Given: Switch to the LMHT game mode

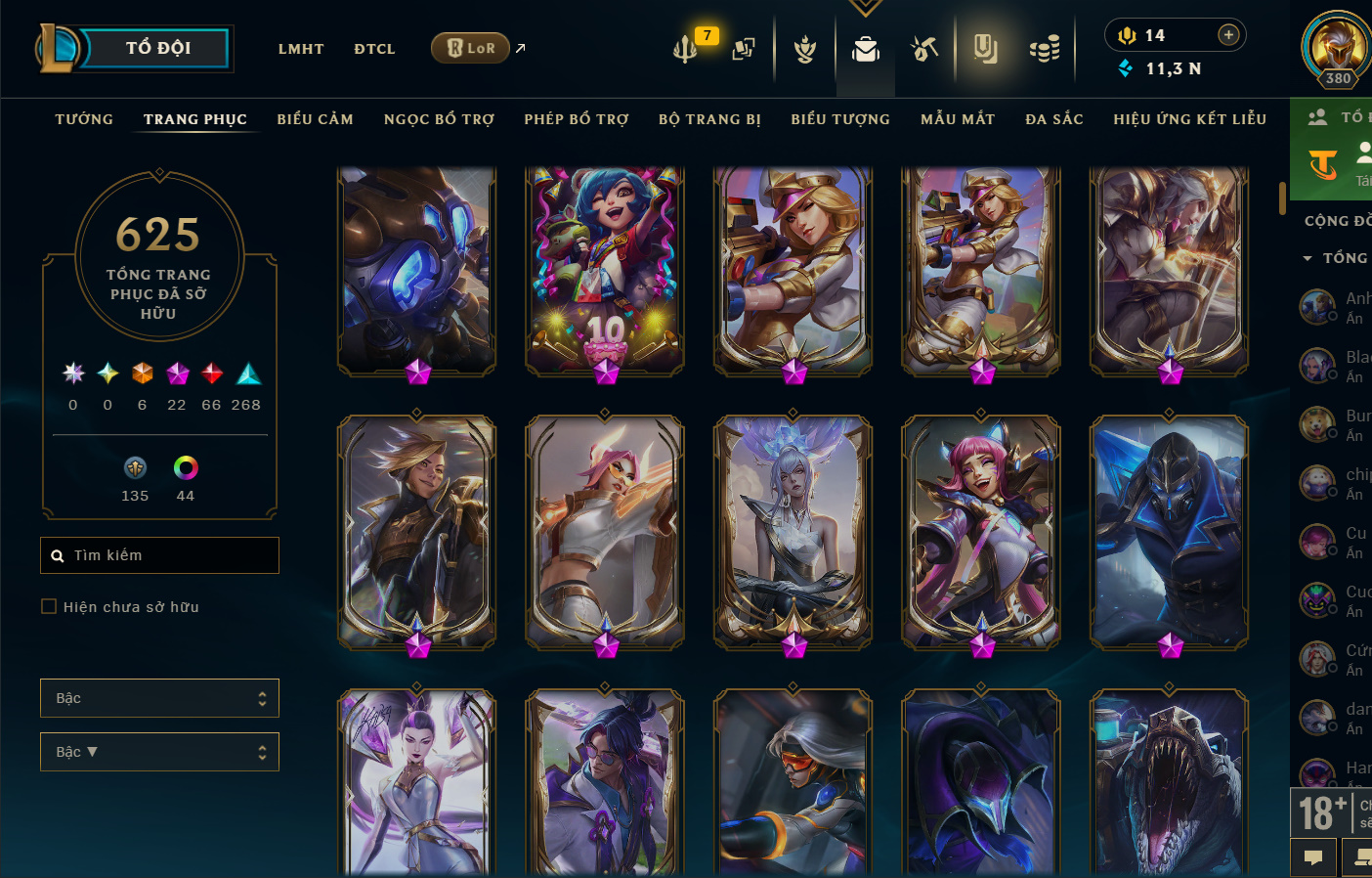Looking at the screenshot, I should tap(300, 49).
